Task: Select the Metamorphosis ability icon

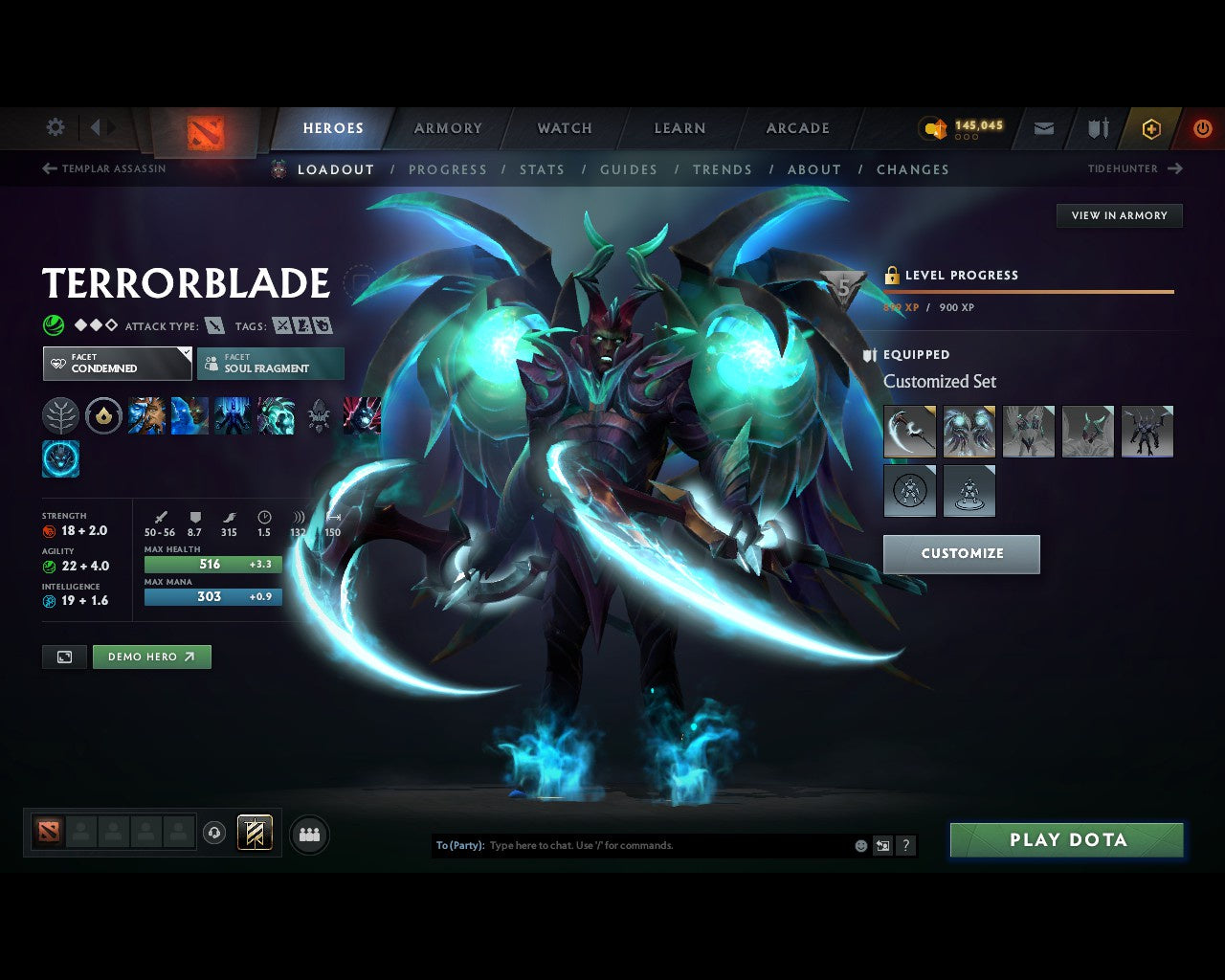Action: pyautogui.click(x=232, y=415)
